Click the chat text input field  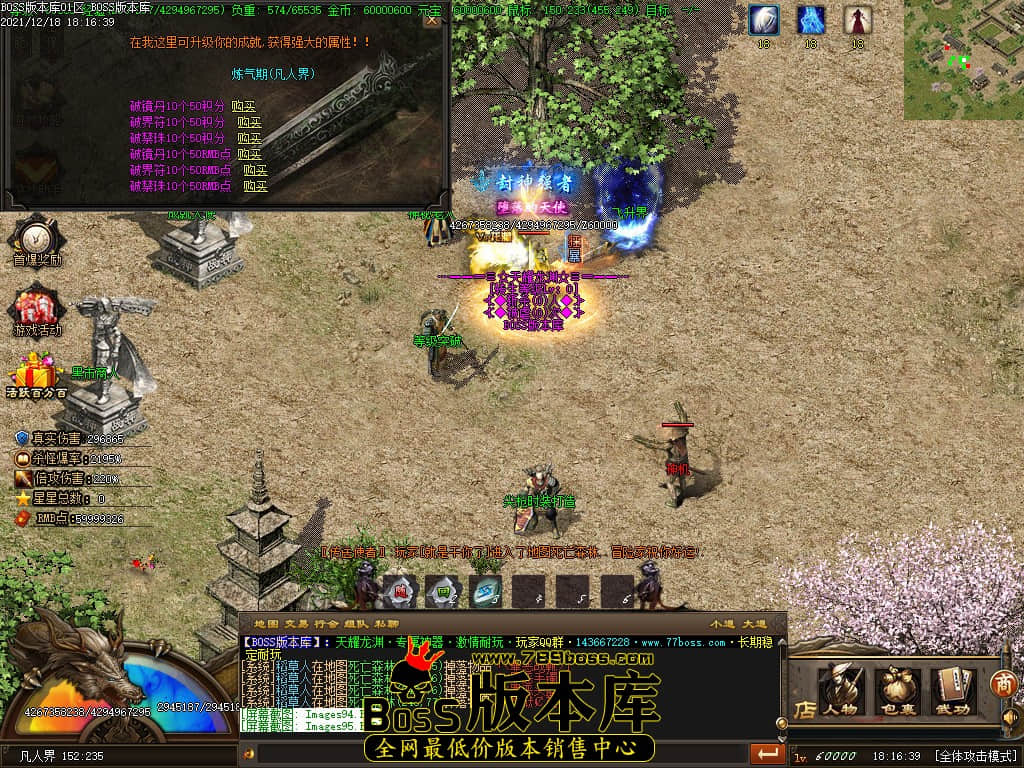pos(500,753)
